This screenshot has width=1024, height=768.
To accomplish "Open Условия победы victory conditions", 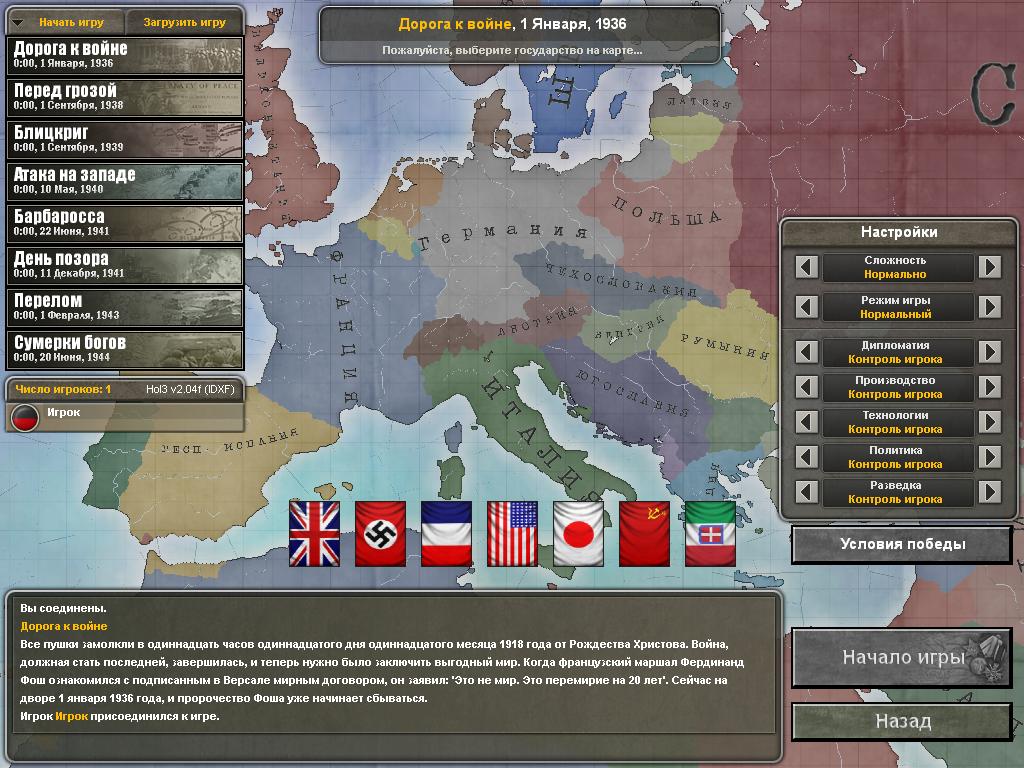I will coord(902,545).
